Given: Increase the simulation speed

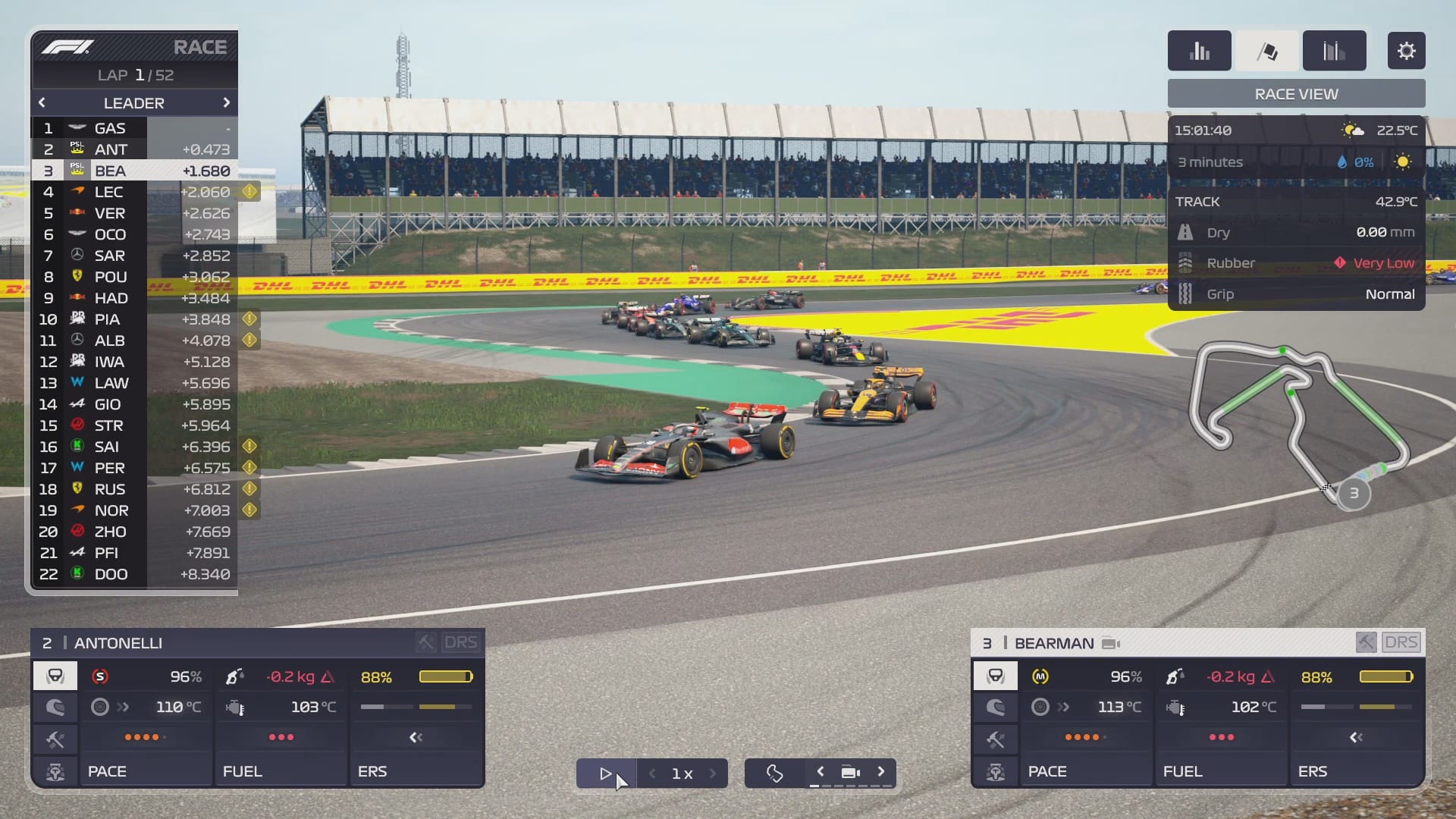Looking at the screenshot, I should (x=713, y=773).
